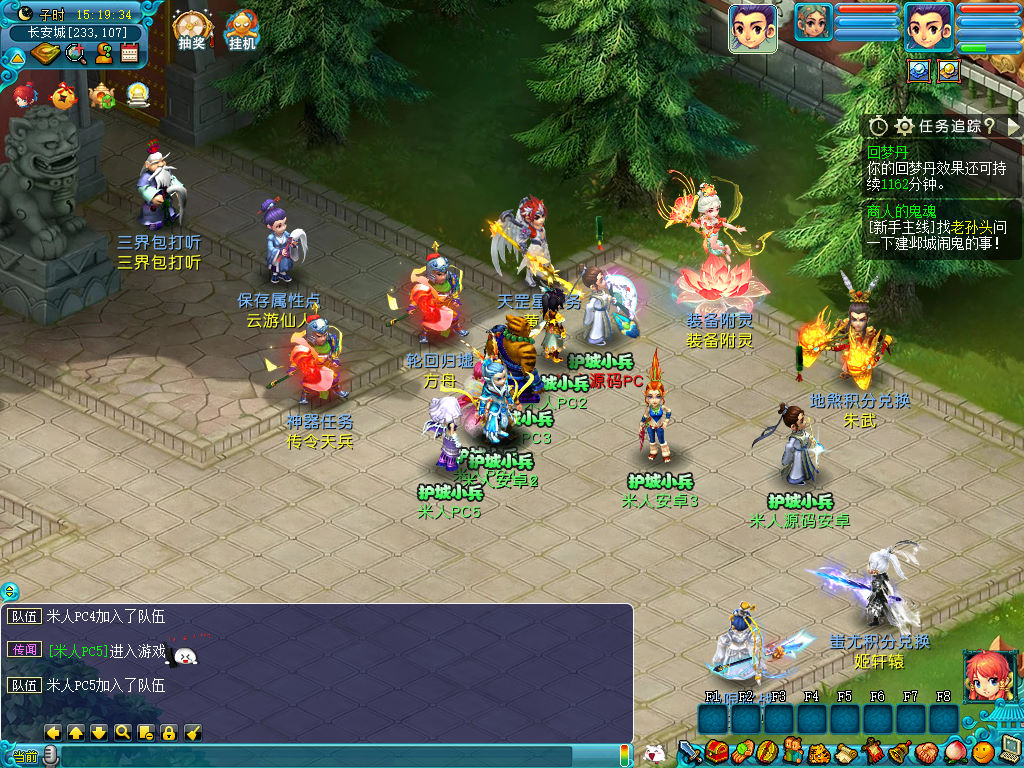The image size is (1024, 768).
Task: Open the red-haired player character portrait
Action: tap(989, 676)
